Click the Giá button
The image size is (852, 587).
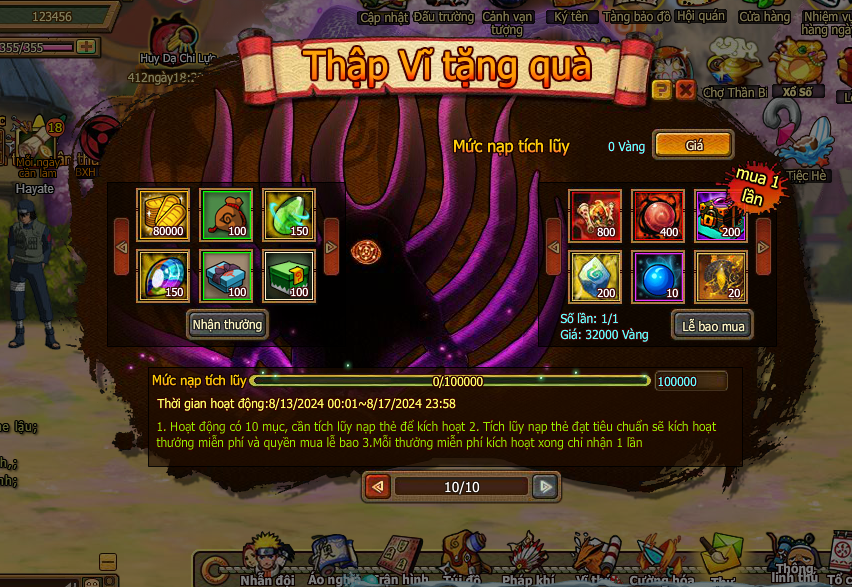(x=693, y=145)
